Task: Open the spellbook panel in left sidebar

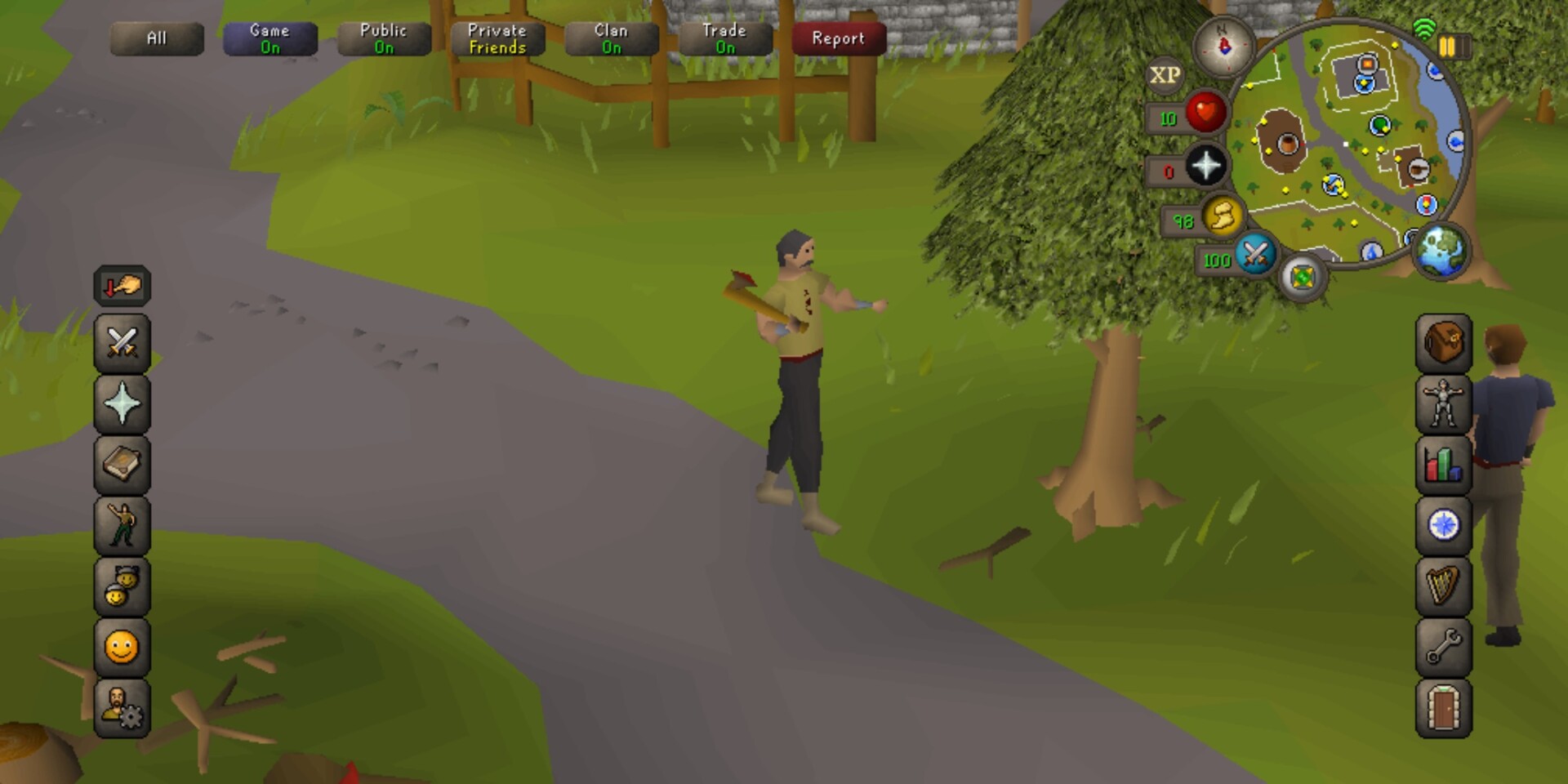Action: [x=122, y=461]
